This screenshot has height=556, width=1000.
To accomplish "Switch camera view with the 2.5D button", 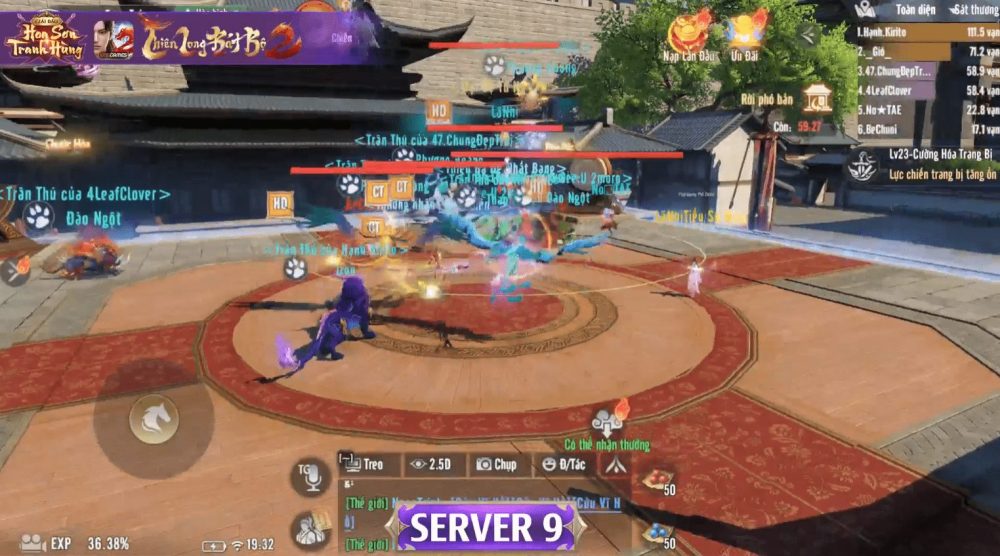I will point(434,464).
